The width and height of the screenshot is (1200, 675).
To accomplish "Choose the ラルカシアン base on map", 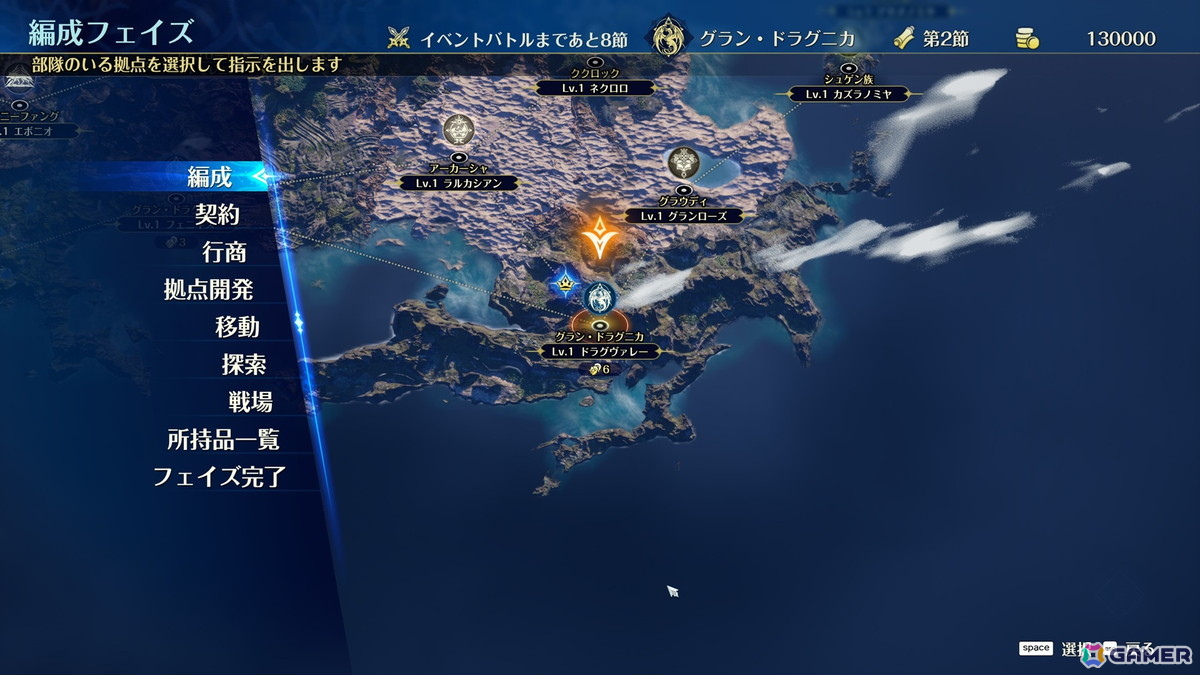I will (459, 183).
